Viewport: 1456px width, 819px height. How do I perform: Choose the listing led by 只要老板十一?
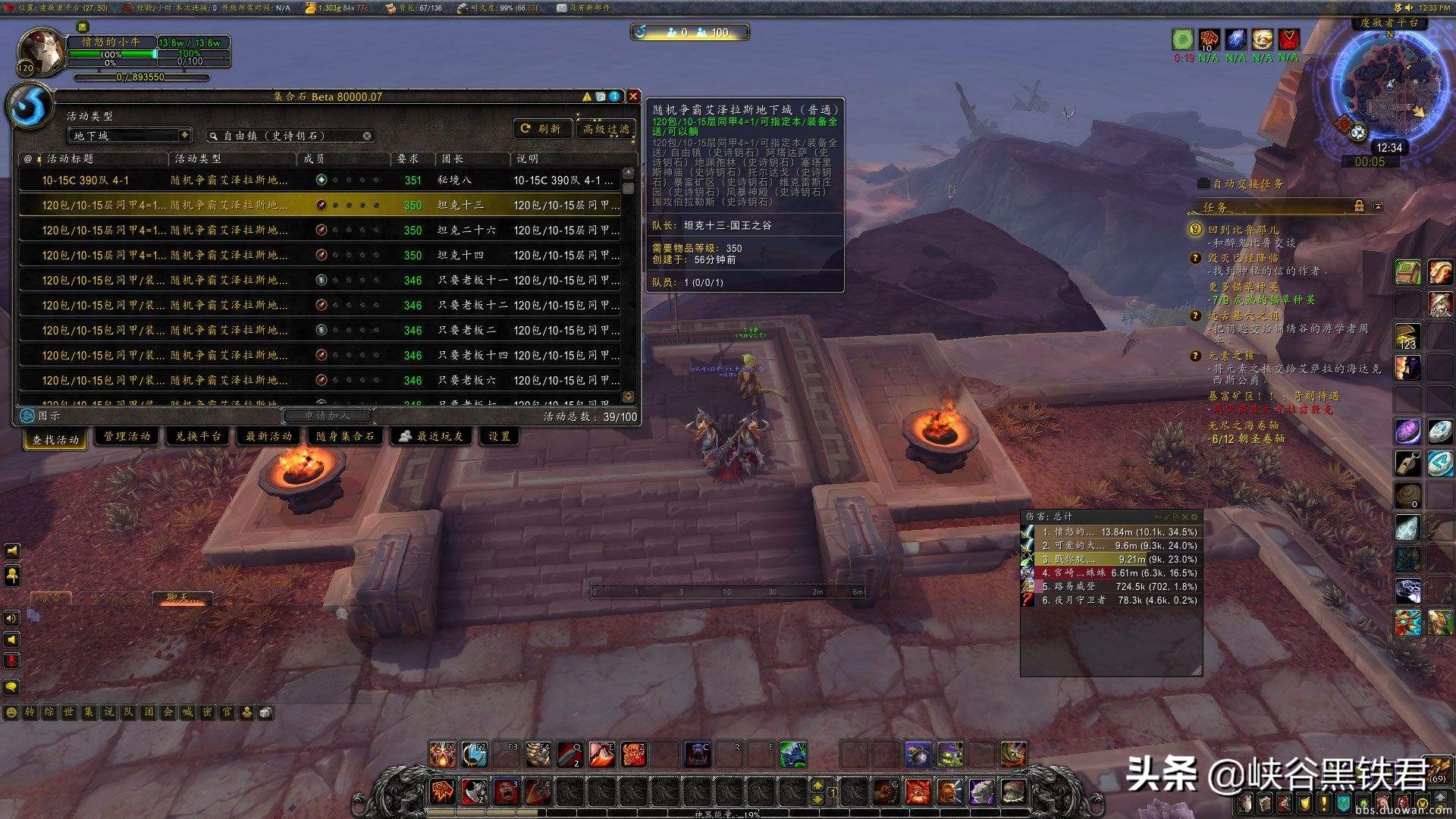click(x=318, y=280)
